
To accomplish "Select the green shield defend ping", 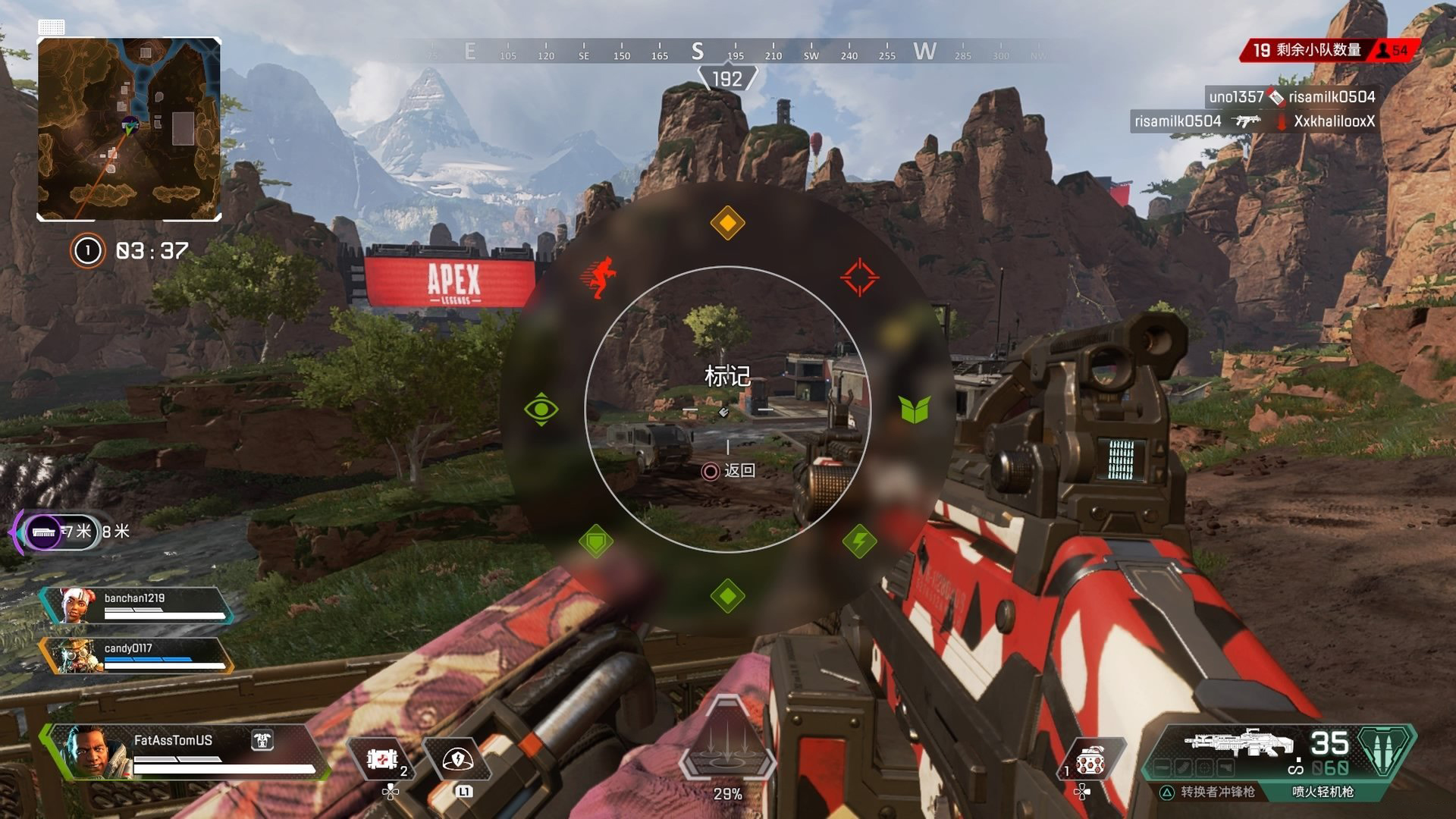I will tap(596, 541).
